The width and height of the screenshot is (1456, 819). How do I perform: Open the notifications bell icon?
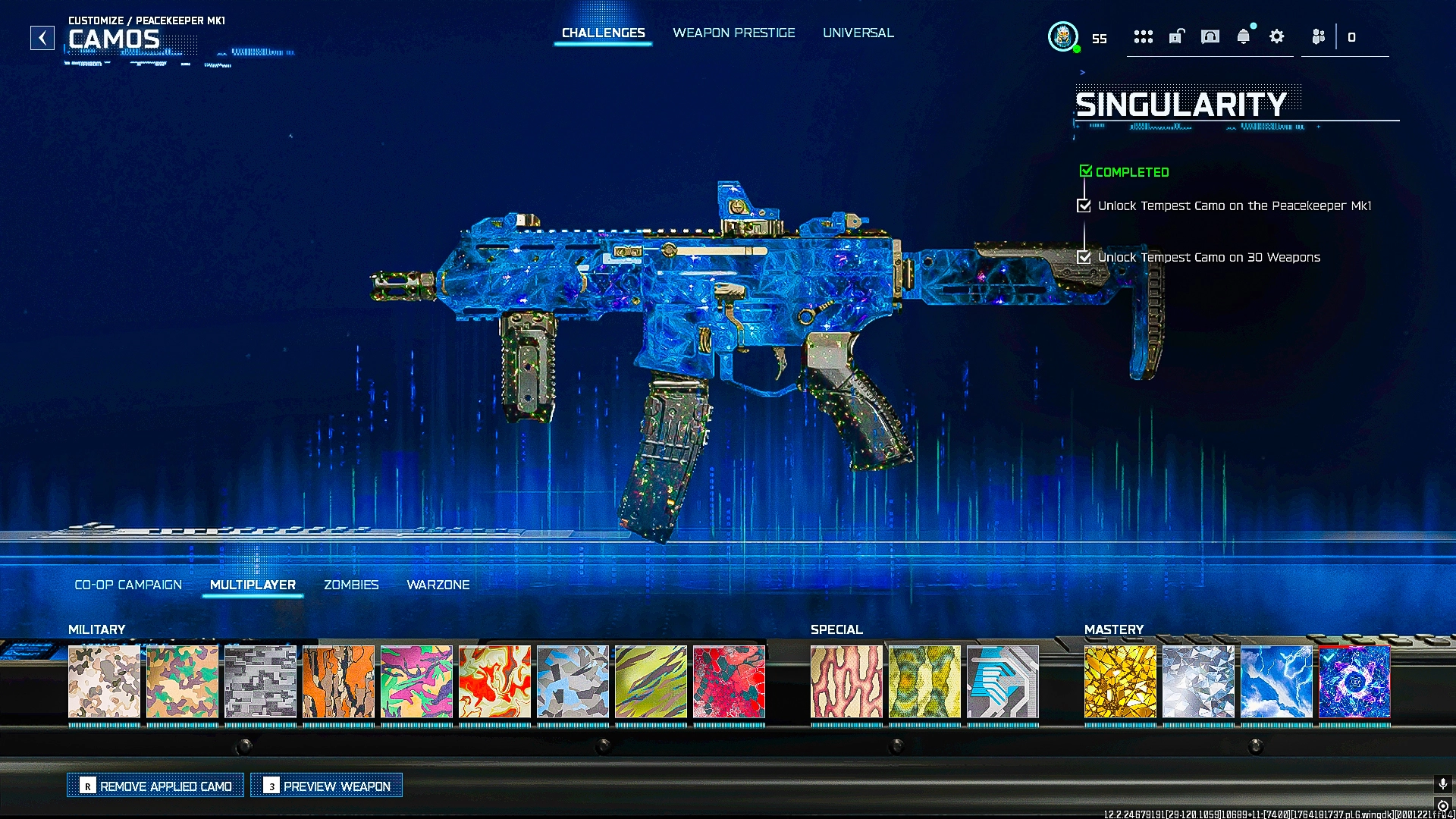pos(1243,36)
